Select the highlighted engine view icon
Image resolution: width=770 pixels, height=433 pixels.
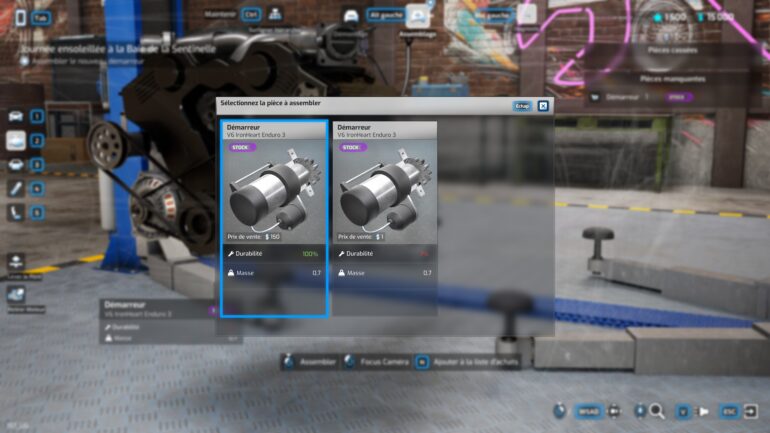(16, 140)
